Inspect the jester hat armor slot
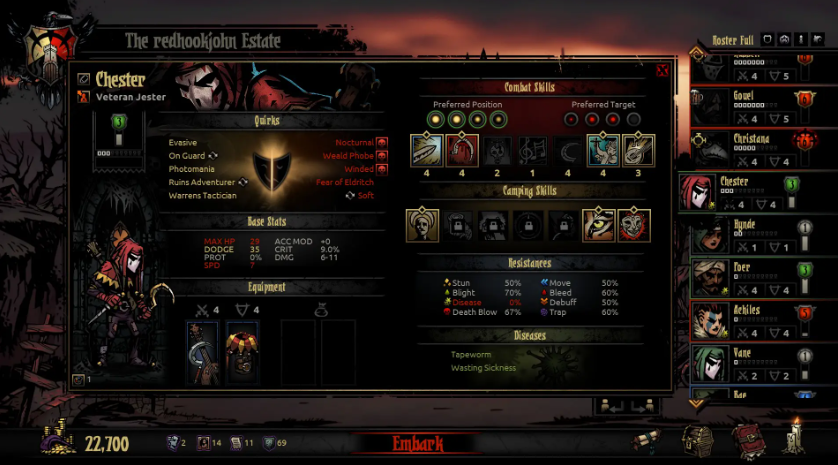This screenshot has width=838, height=465. [241, 352]
